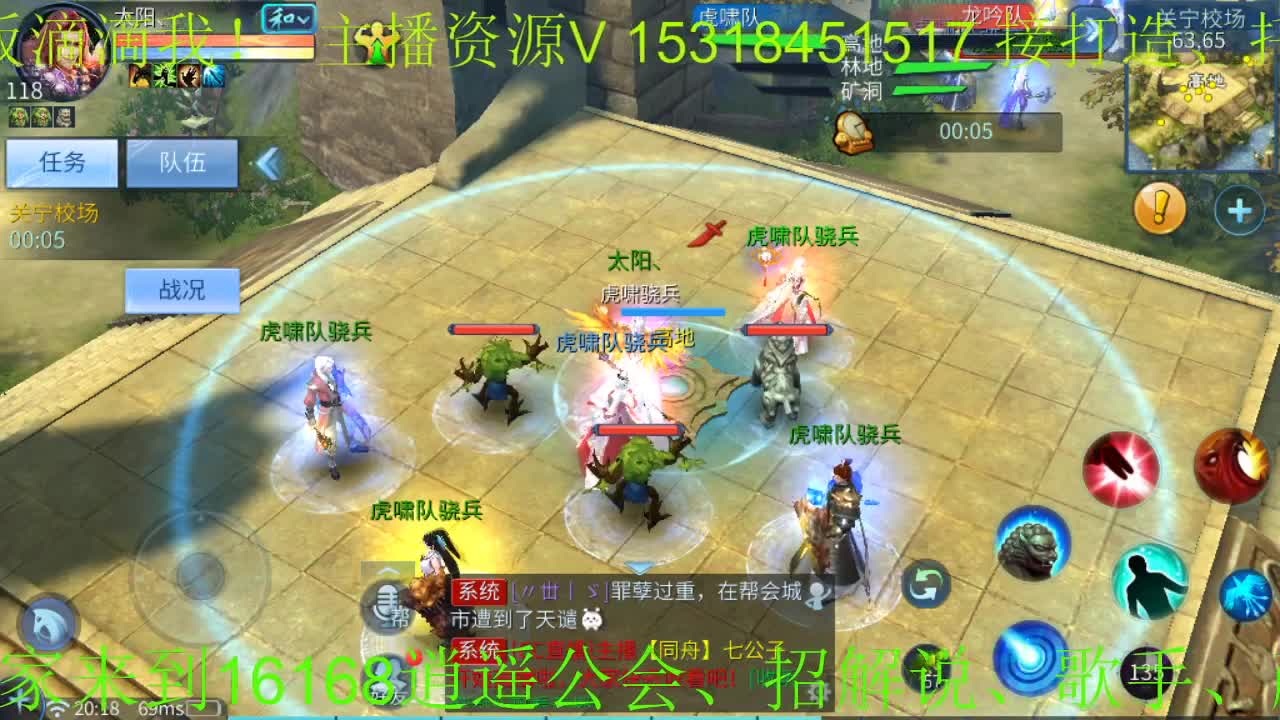The width and height of the screenshot is (1280, 720).
Task: Switch to the 任务 tab
Action: (x=63, y=163)
